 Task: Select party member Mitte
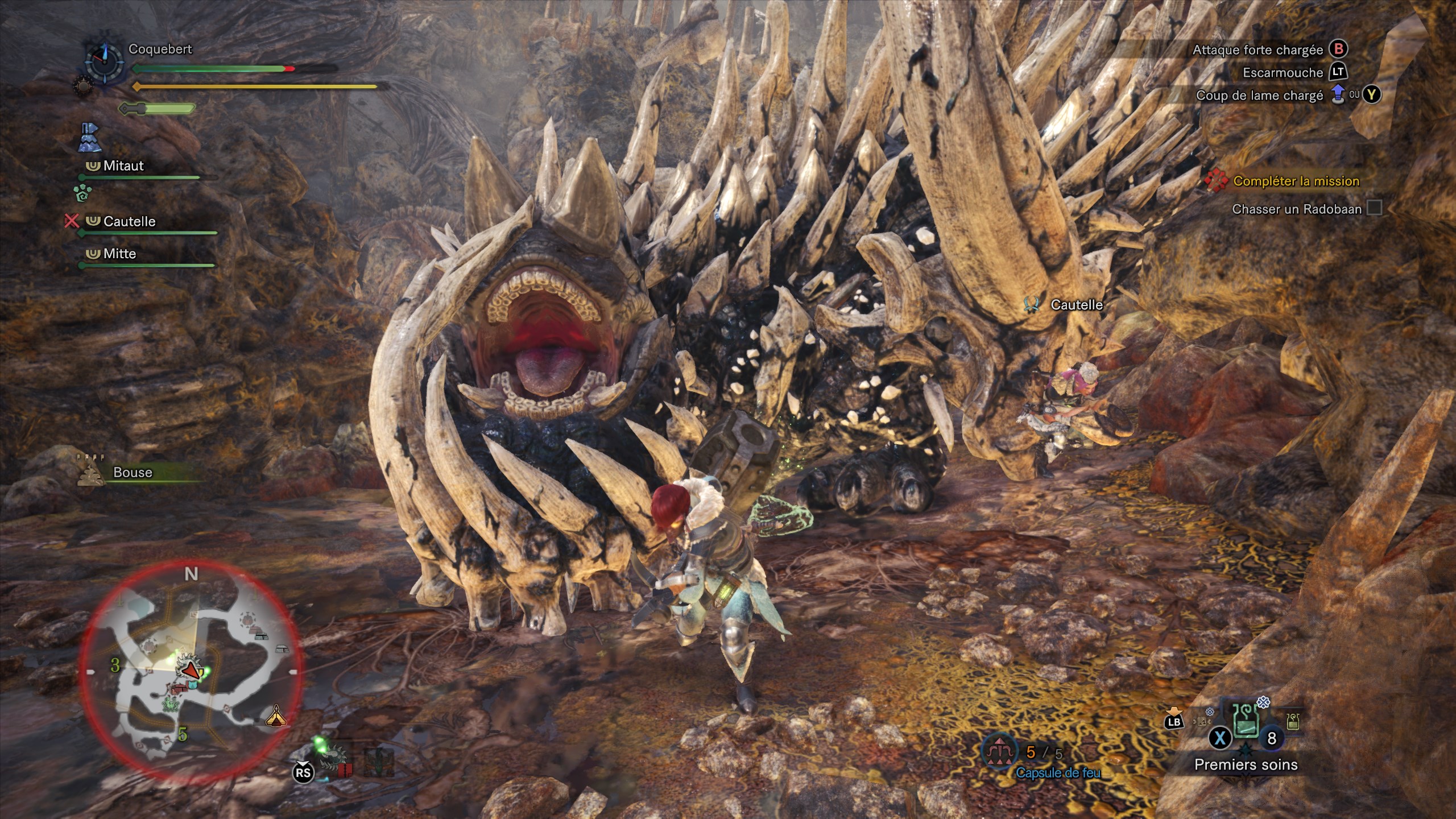pyautogui.click(x=119, y=254)
